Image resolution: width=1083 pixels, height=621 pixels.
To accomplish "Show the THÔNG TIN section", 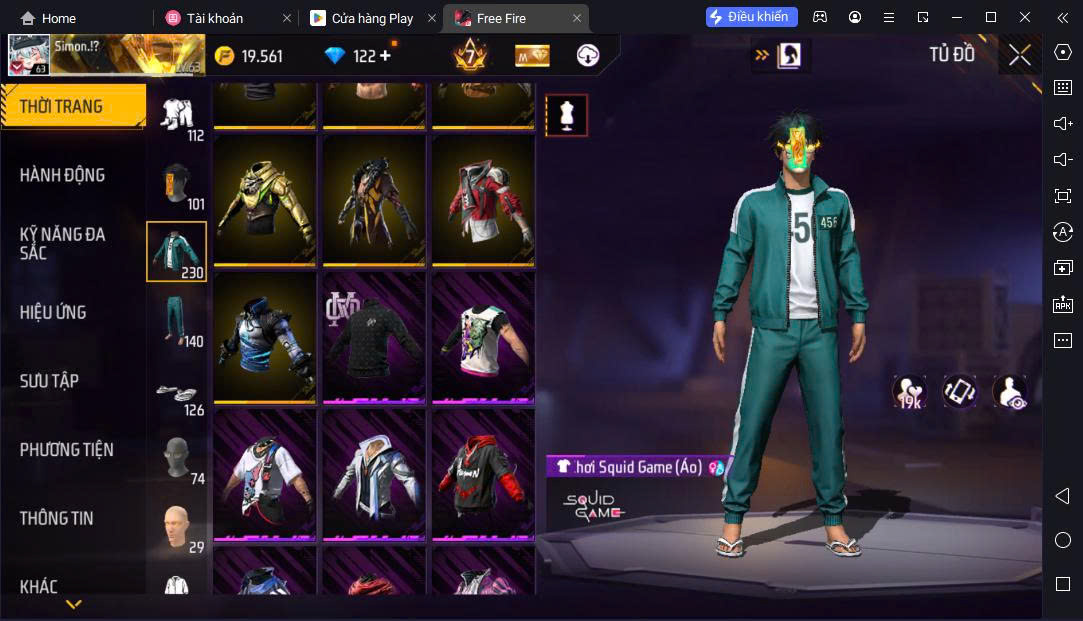I will tap(56, 518).
